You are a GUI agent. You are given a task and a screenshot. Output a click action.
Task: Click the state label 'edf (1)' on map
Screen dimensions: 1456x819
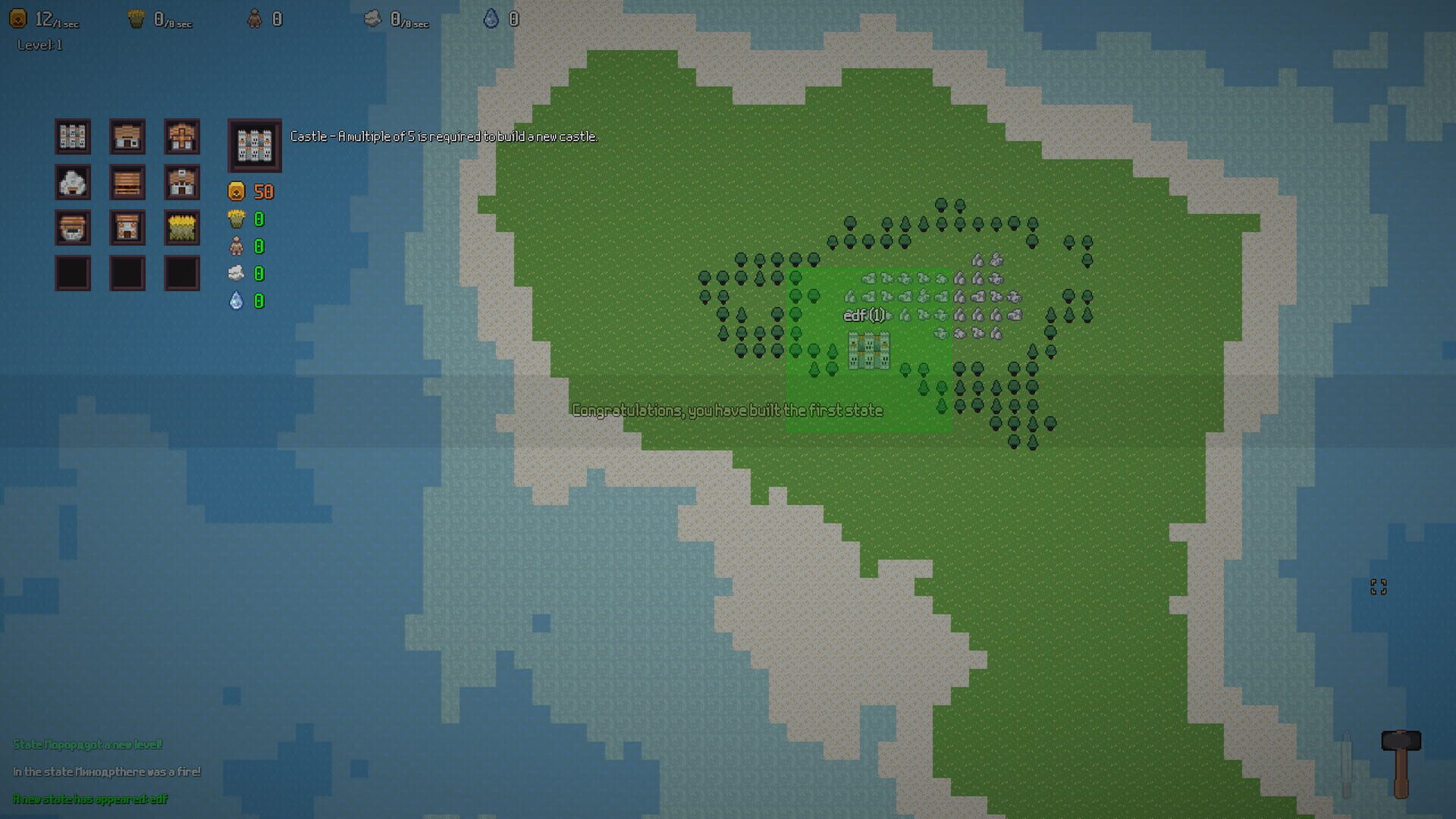point(862,314)
